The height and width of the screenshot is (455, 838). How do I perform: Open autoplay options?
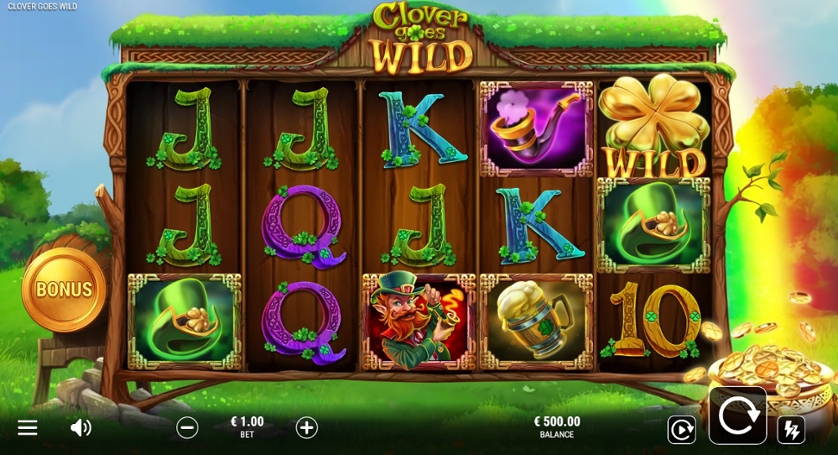[682, 430]
